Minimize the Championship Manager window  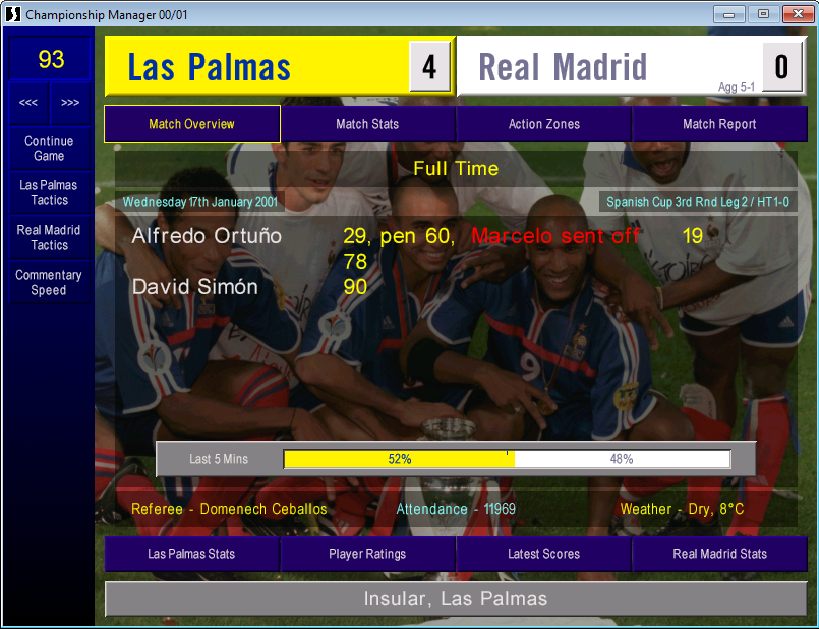point(729,14)
